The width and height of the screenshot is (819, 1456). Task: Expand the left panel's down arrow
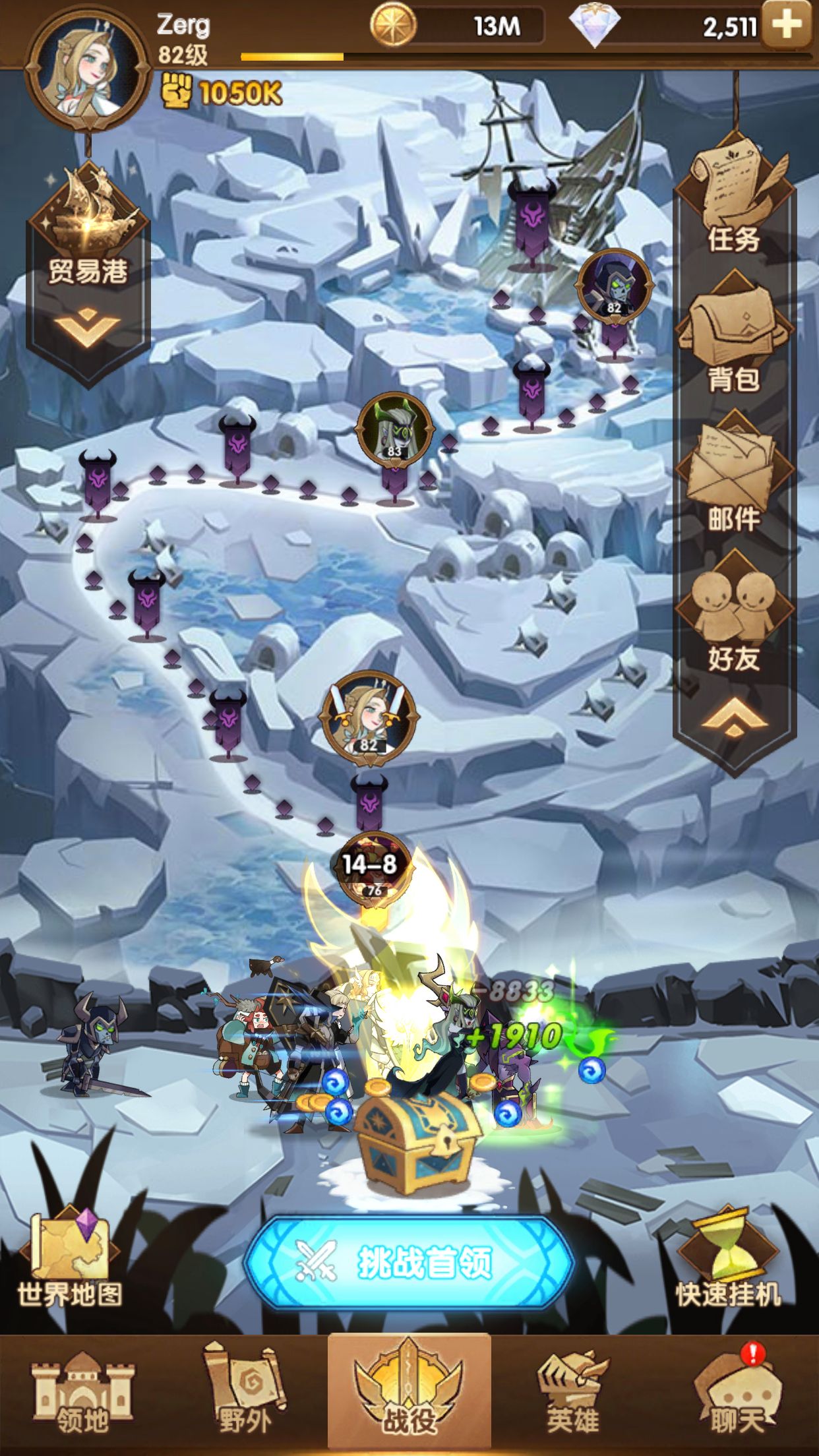pyautogui.click(x=88, y=328)
